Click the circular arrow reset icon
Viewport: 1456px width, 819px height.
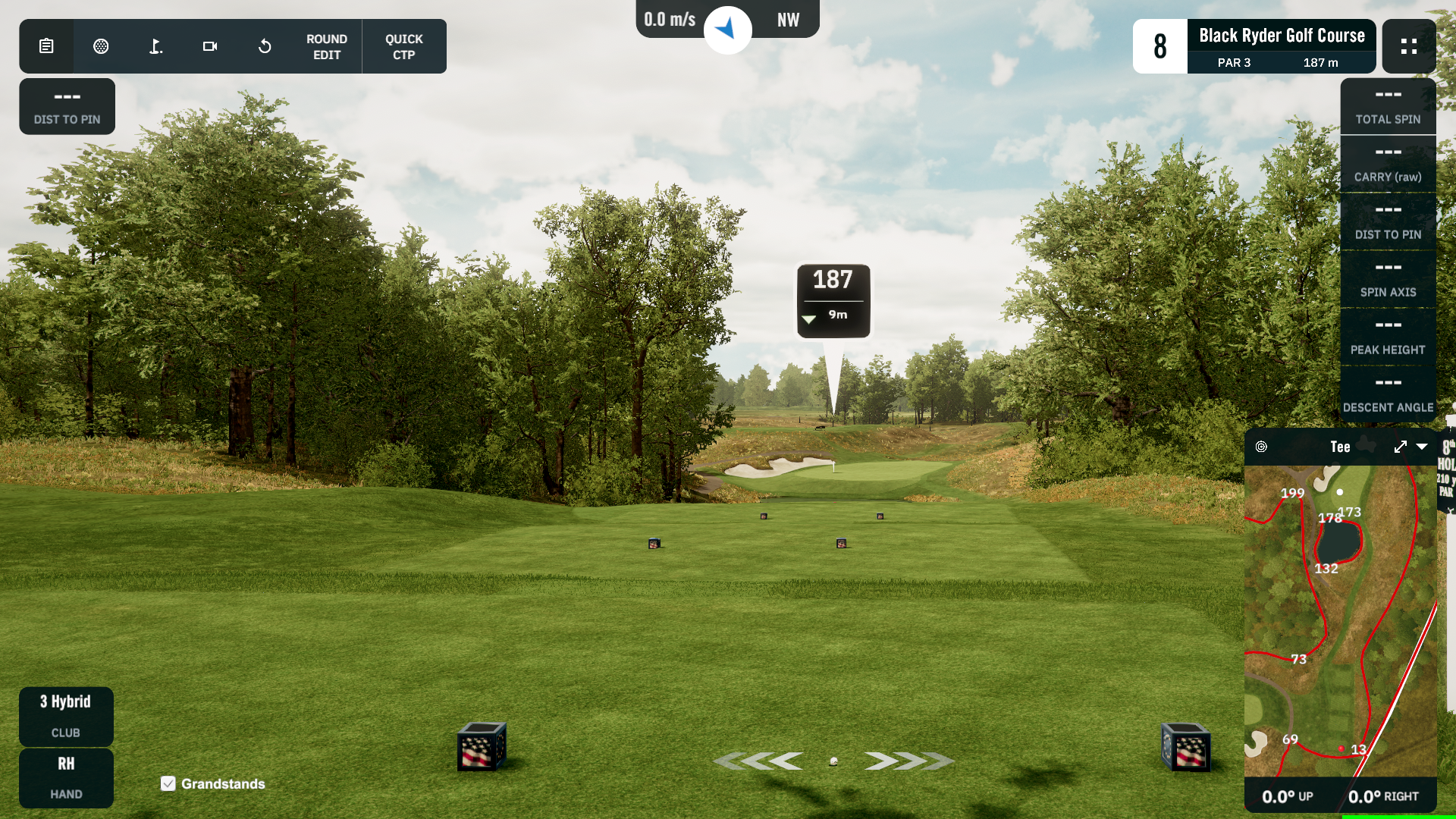click(265, 46)
